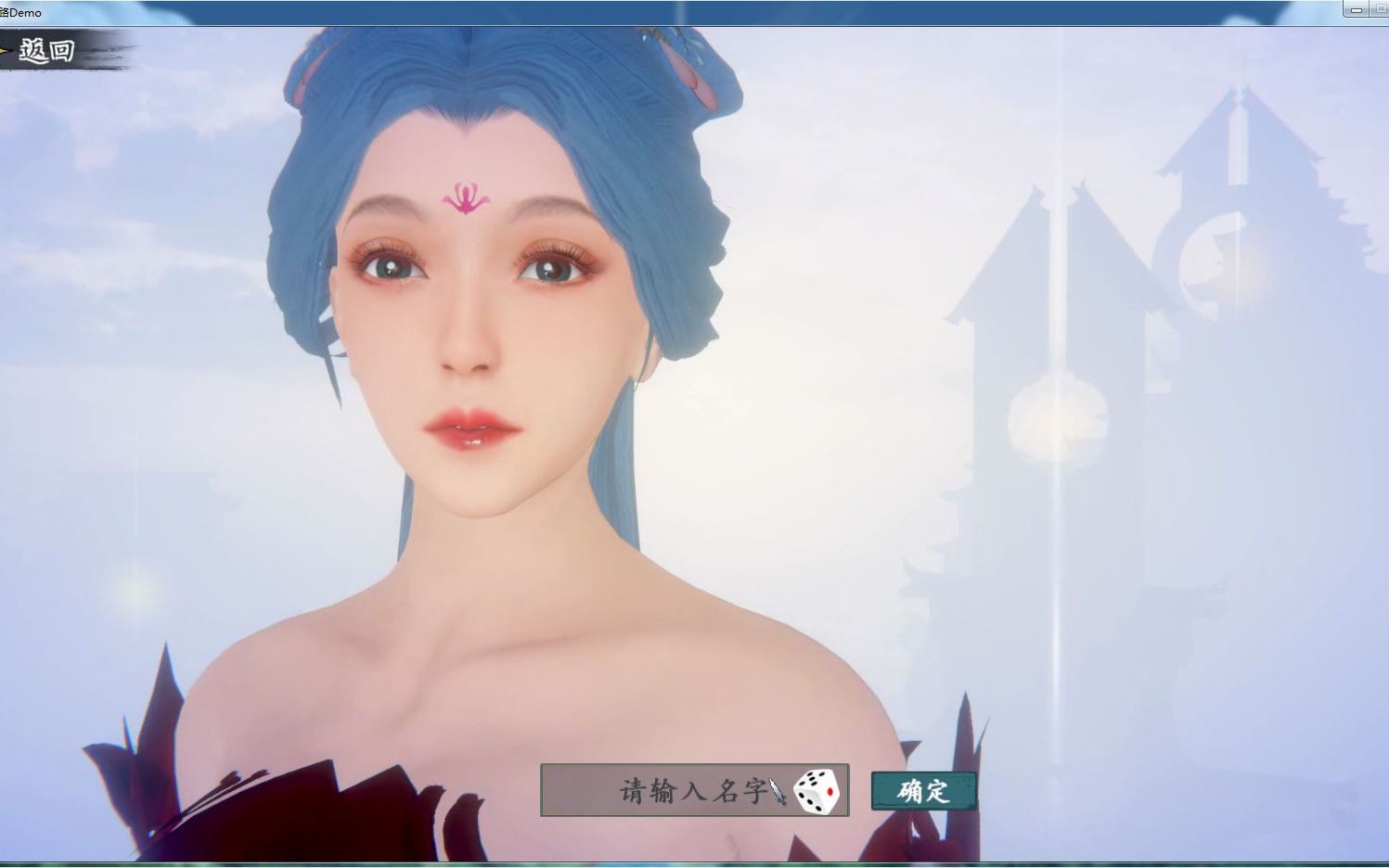This screenshot has width=1389, height=868.
Task: Click the maximize icon on the title bar
Action: tap(1381, 10)
